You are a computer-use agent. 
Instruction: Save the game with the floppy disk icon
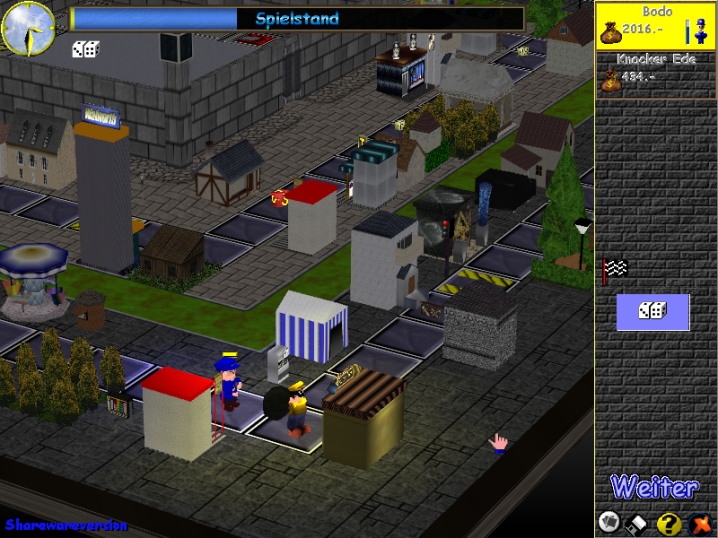pos(636,522)
